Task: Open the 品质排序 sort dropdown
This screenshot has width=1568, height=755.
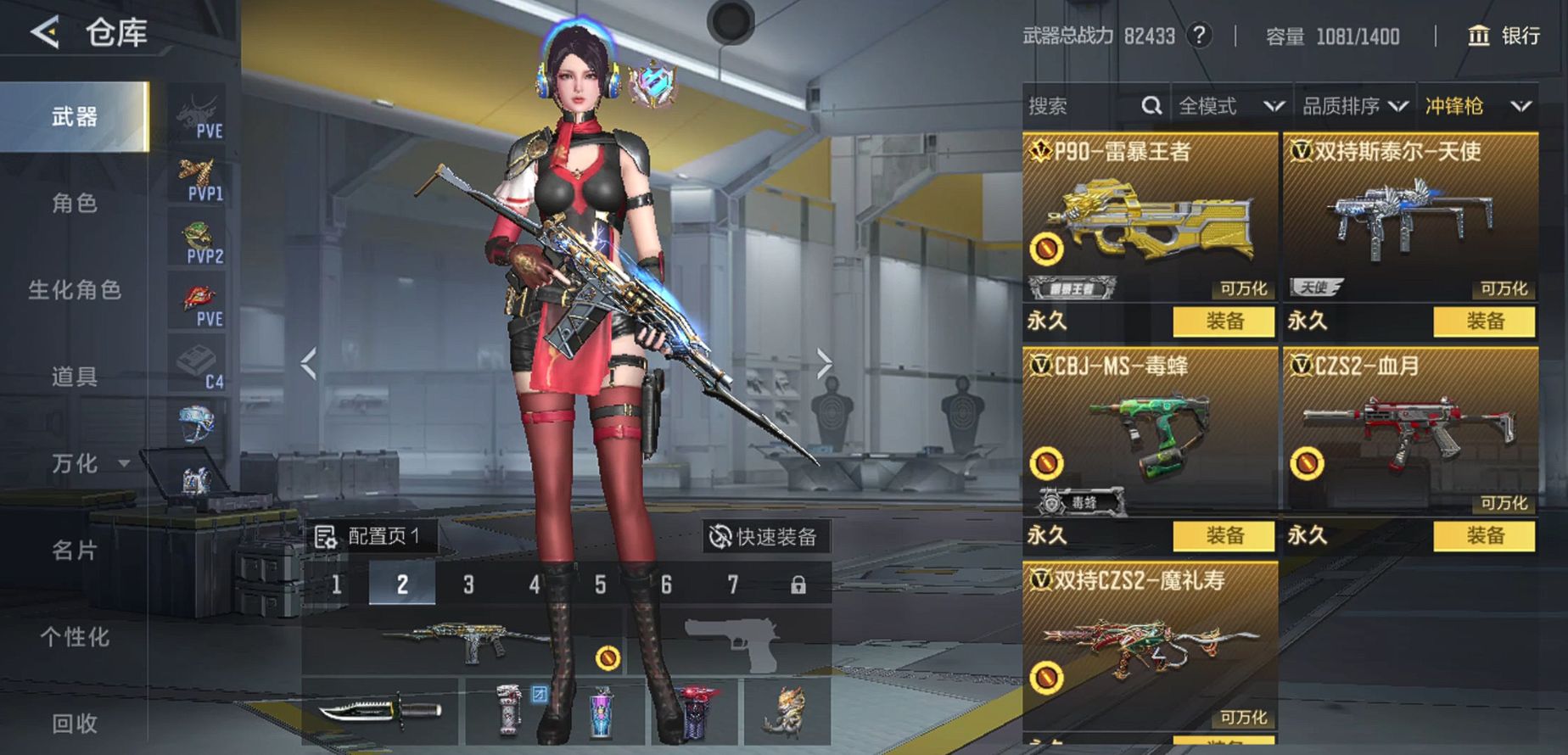Action: [x=1354, y=106]
